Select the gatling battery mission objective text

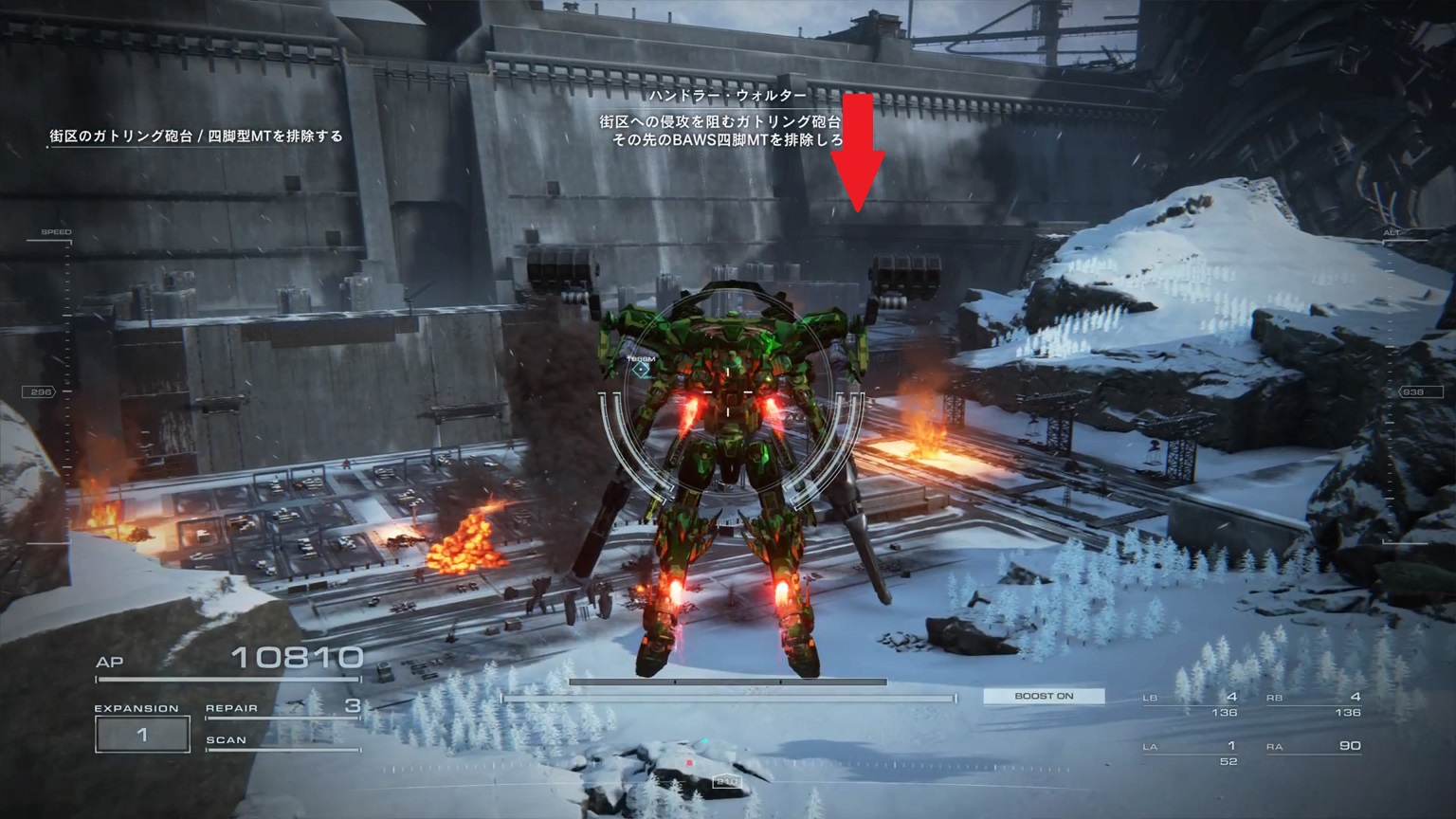[196, 136]
